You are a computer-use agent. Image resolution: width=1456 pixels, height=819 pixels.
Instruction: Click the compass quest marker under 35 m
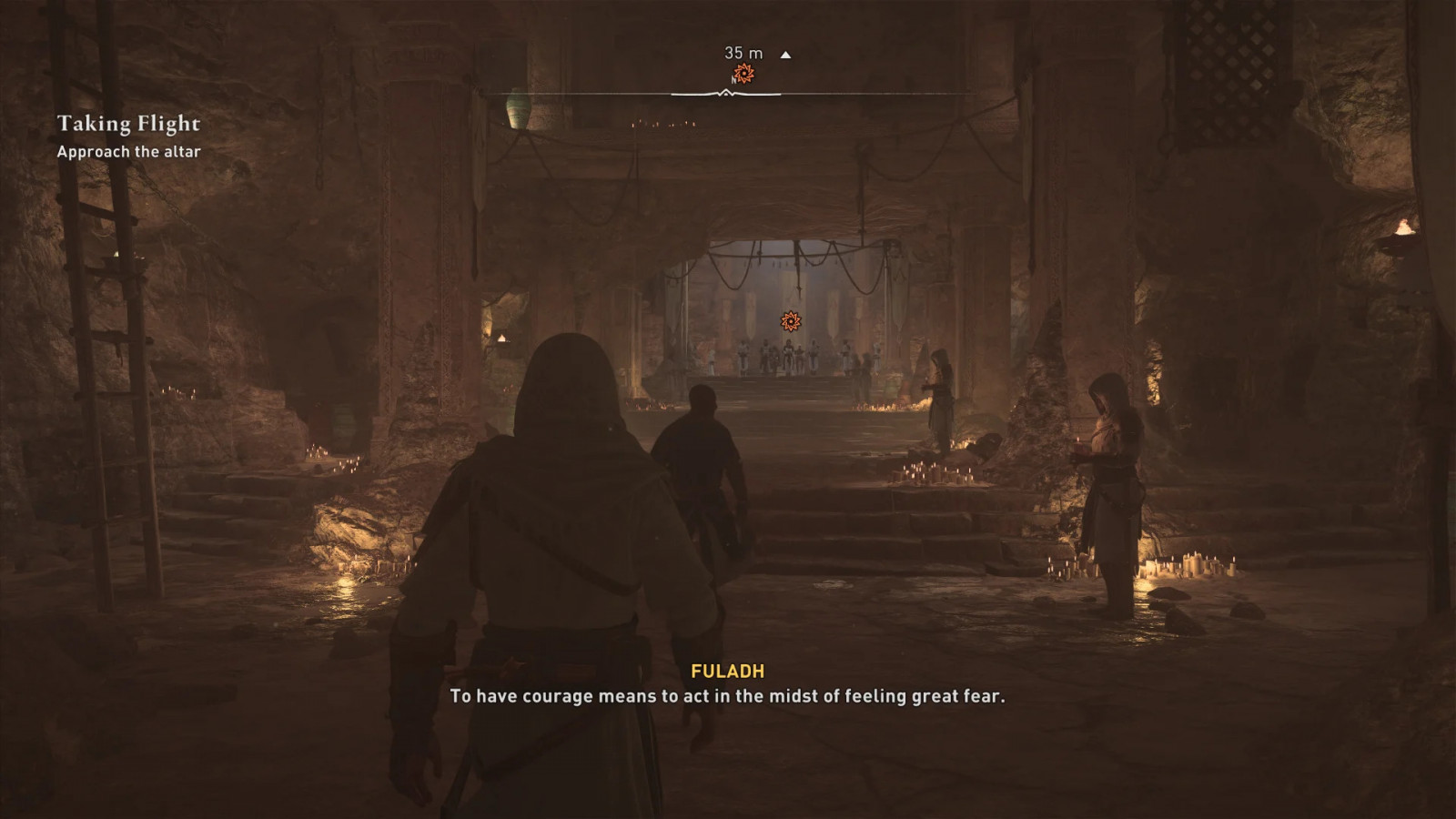tap(744, 74)
